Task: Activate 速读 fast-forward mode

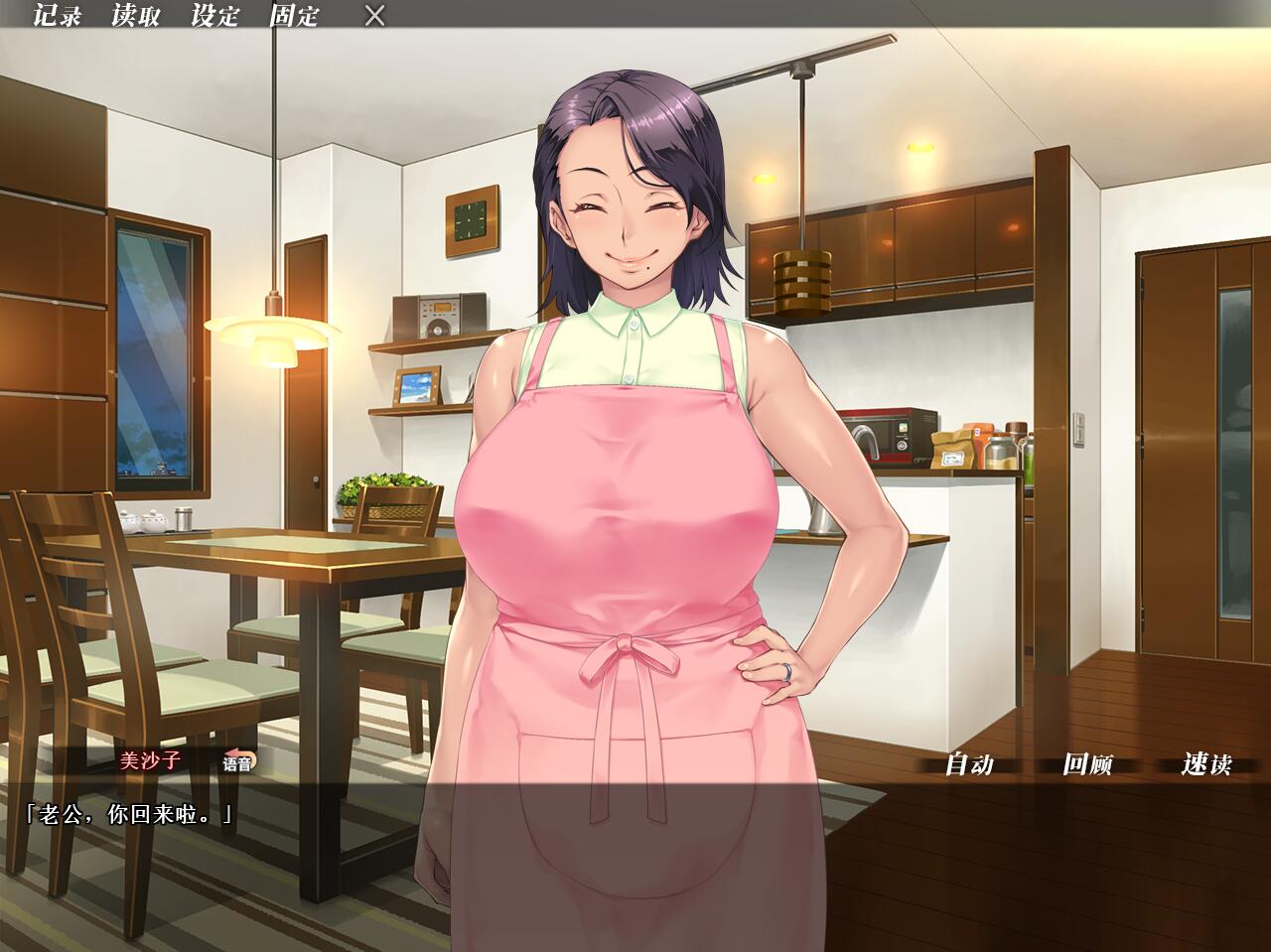Action: coord(1206,763)
